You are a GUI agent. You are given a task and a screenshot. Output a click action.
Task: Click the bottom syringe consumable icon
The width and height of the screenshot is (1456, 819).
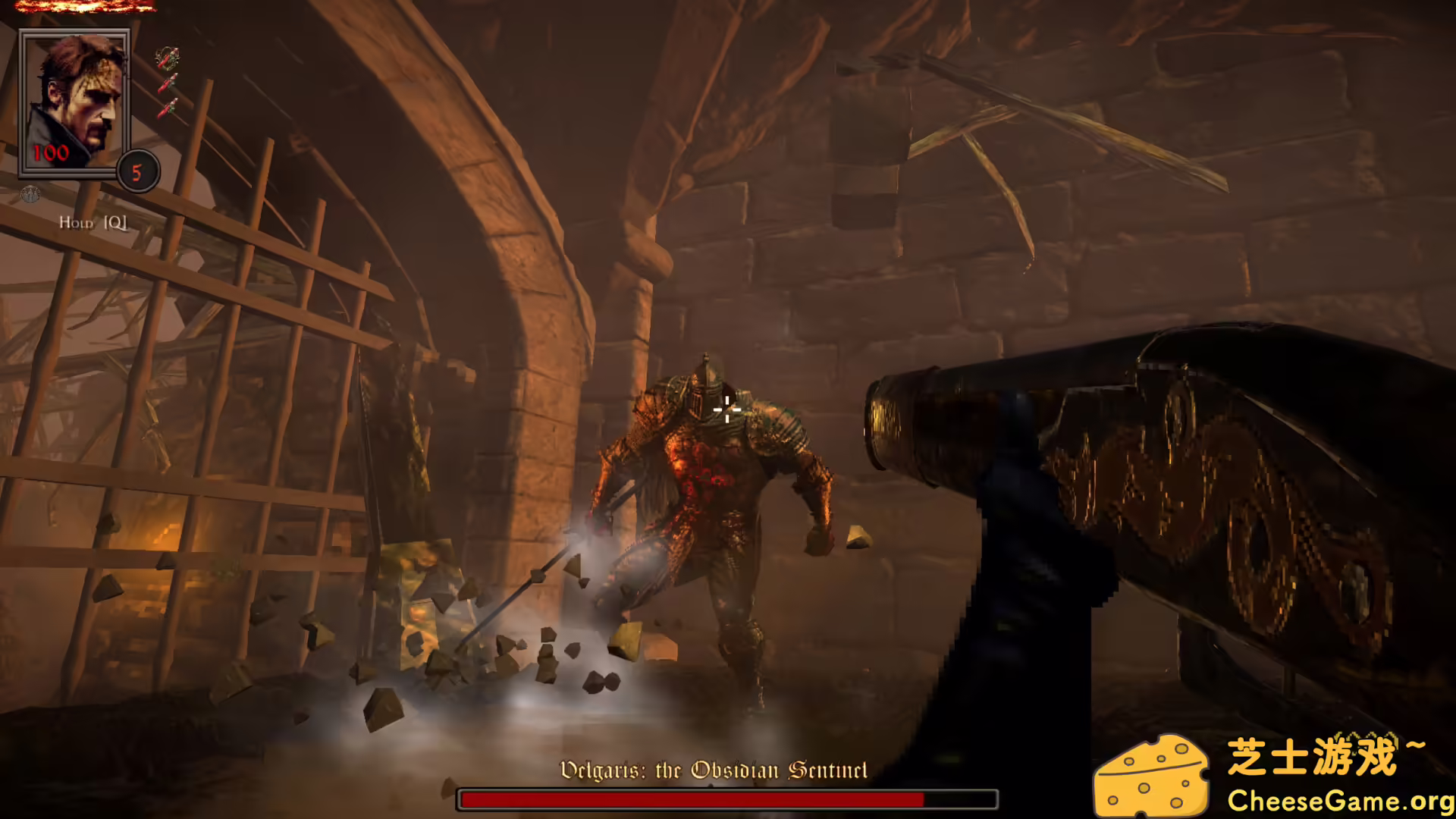[168, 107]
